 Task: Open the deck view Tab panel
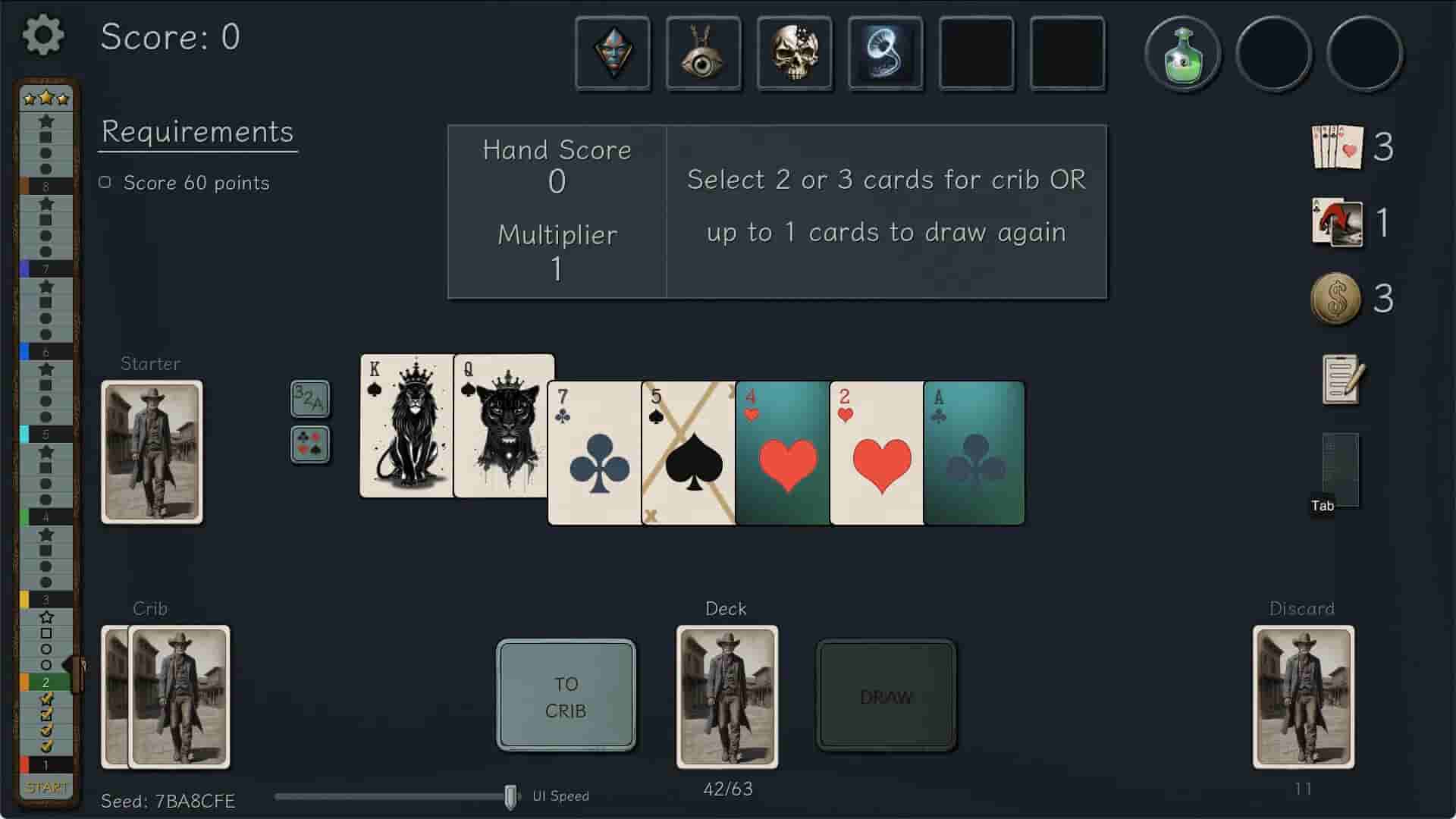[1339, 470]
